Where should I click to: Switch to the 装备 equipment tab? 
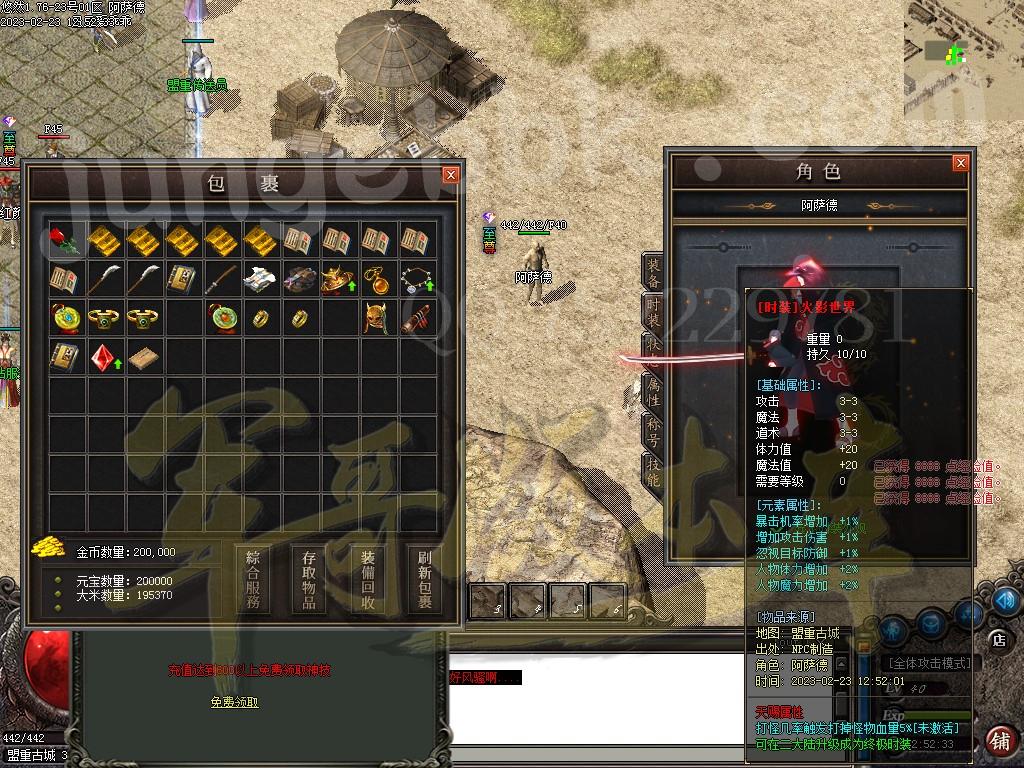pyautogui.click(x=653, y=274)
